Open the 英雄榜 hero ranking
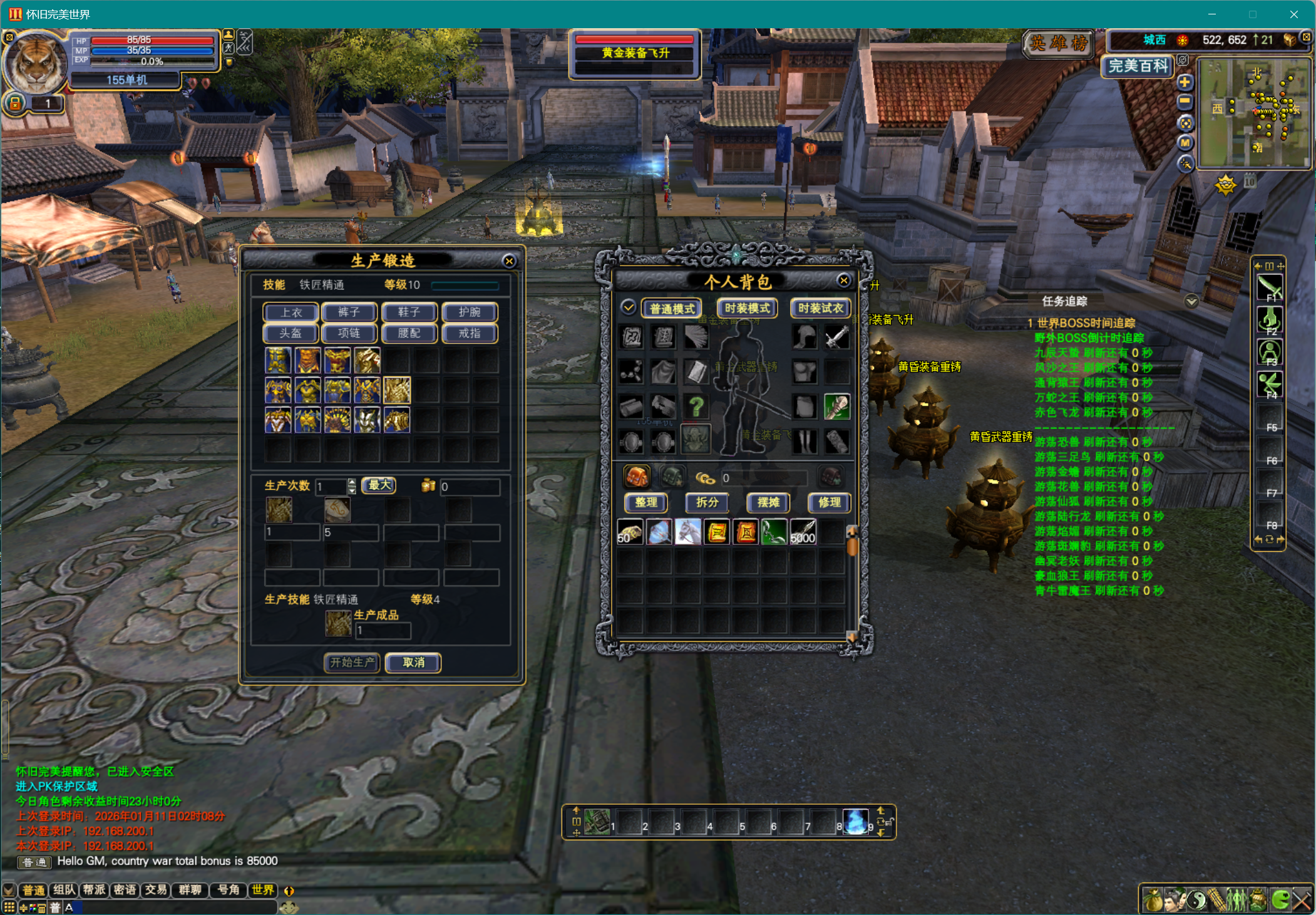 [x=1059, y=43]
